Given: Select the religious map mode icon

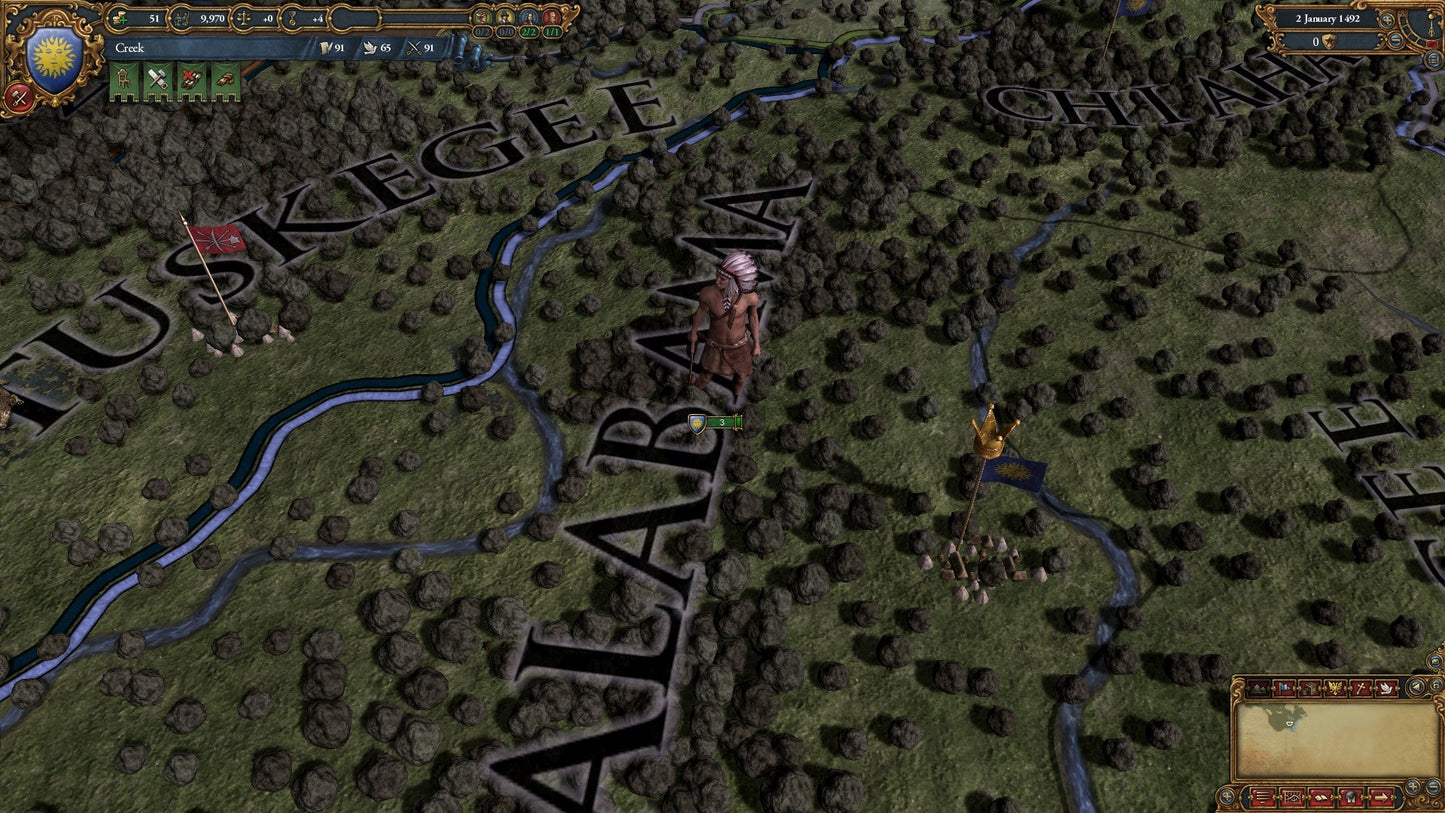Looking at the screenshot, I should point(1361,687).
